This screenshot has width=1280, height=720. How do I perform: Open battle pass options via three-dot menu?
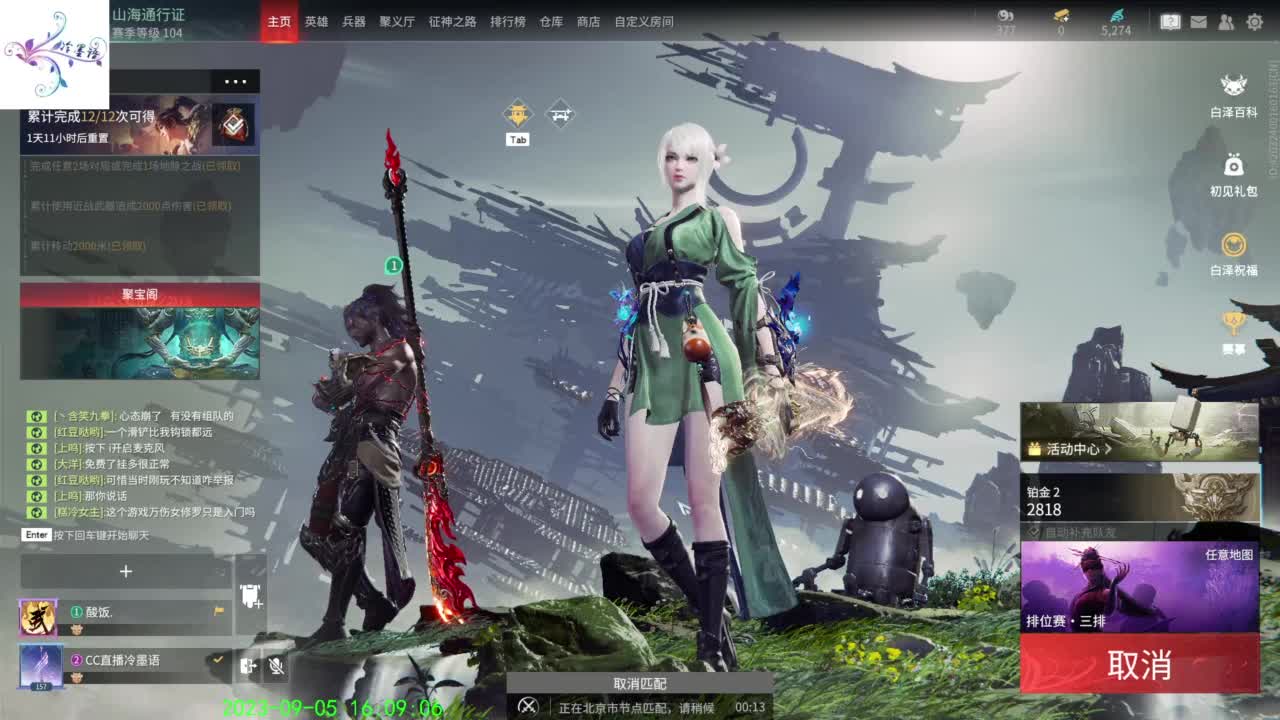click(236, 81)
